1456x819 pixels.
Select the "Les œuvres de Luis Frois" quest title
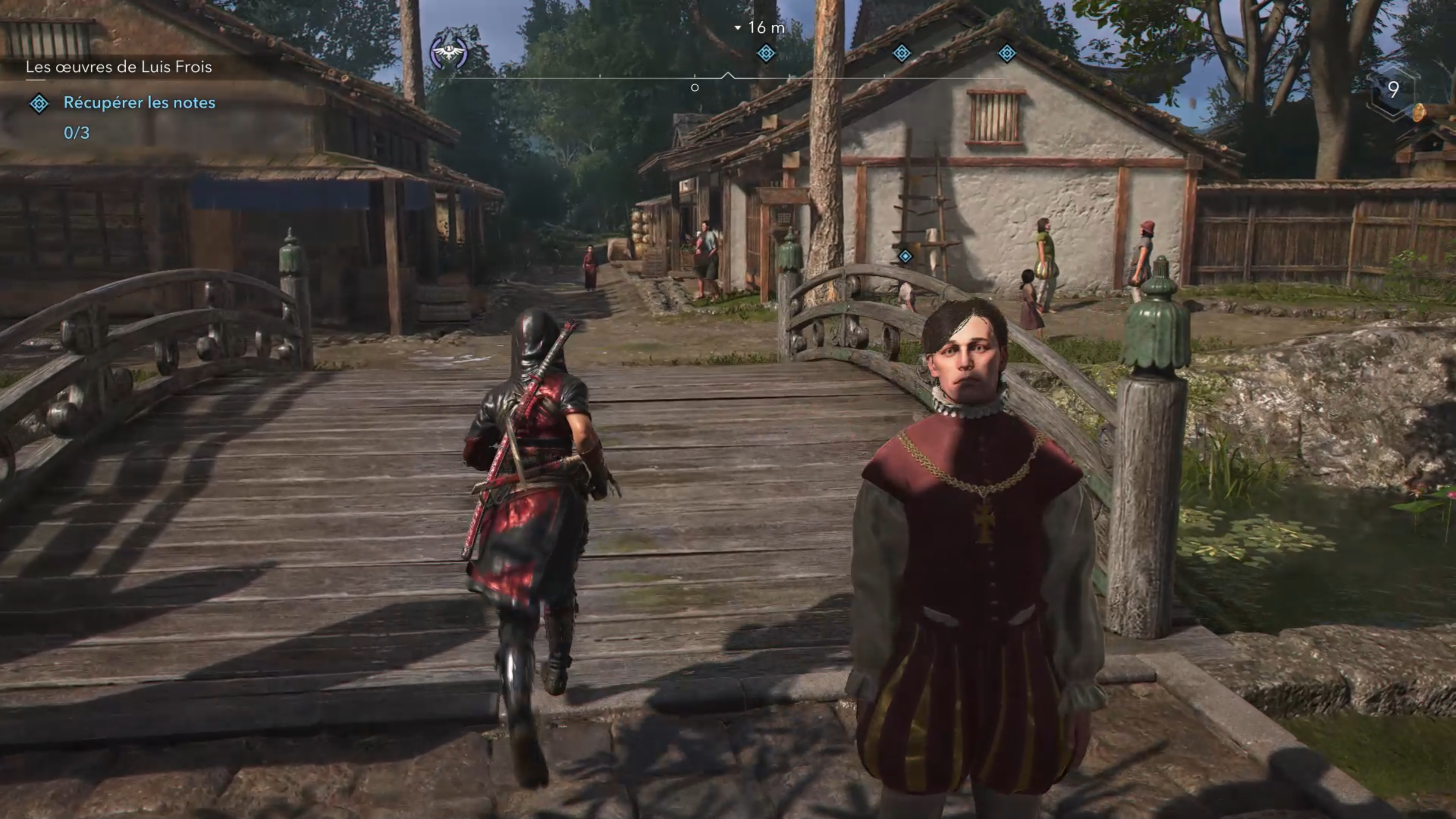[x=119, y=67]
